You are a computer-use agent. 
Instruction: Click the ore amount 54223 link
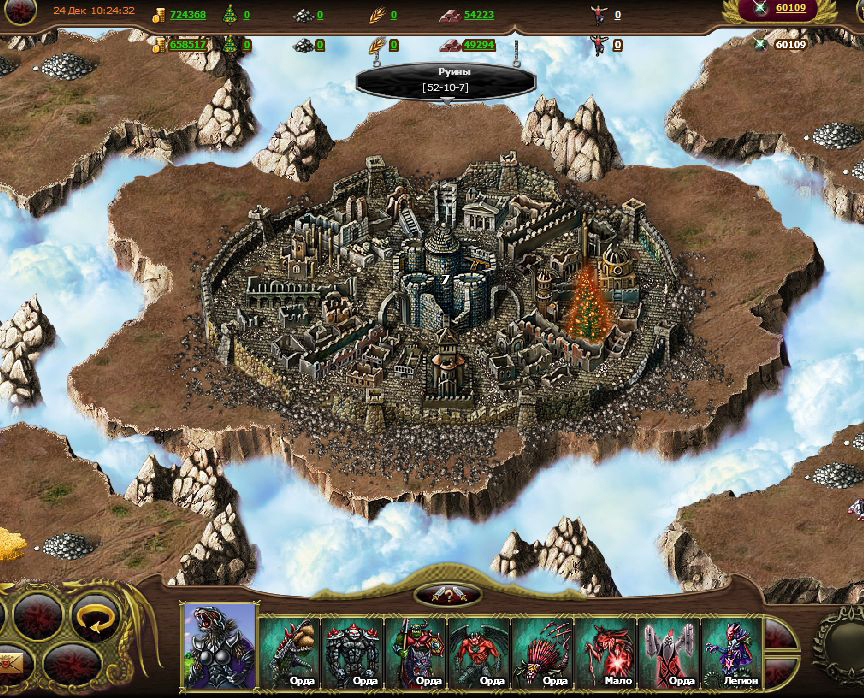[x=479, y=15]
